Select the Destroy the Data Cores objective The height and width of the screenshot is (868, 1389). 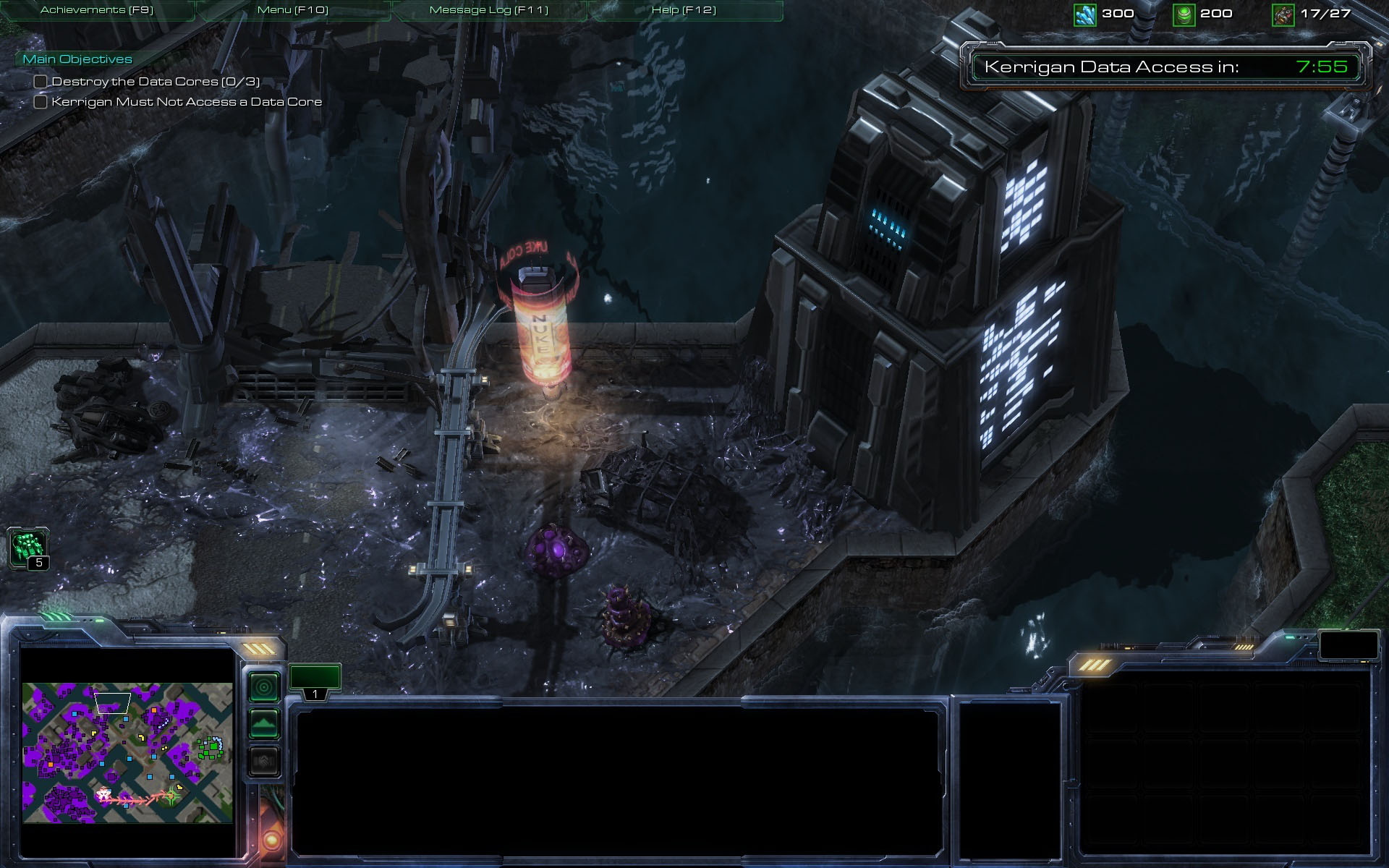pyautogui.click(x=156, y=82)
